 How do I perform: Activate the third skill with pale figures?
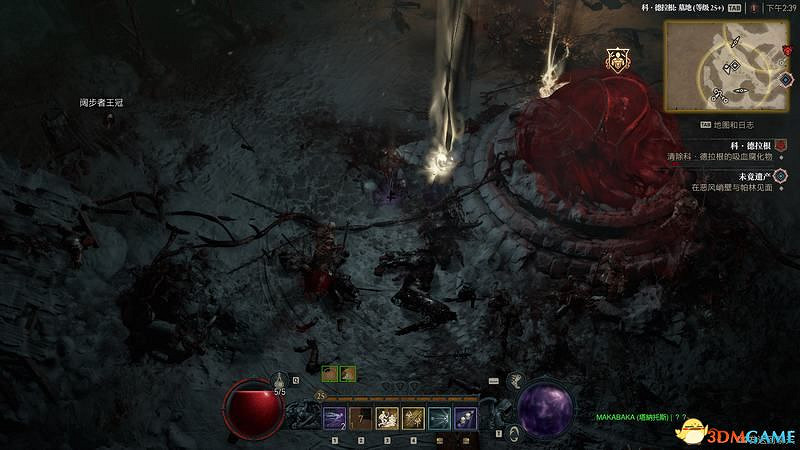coord(387,418)
